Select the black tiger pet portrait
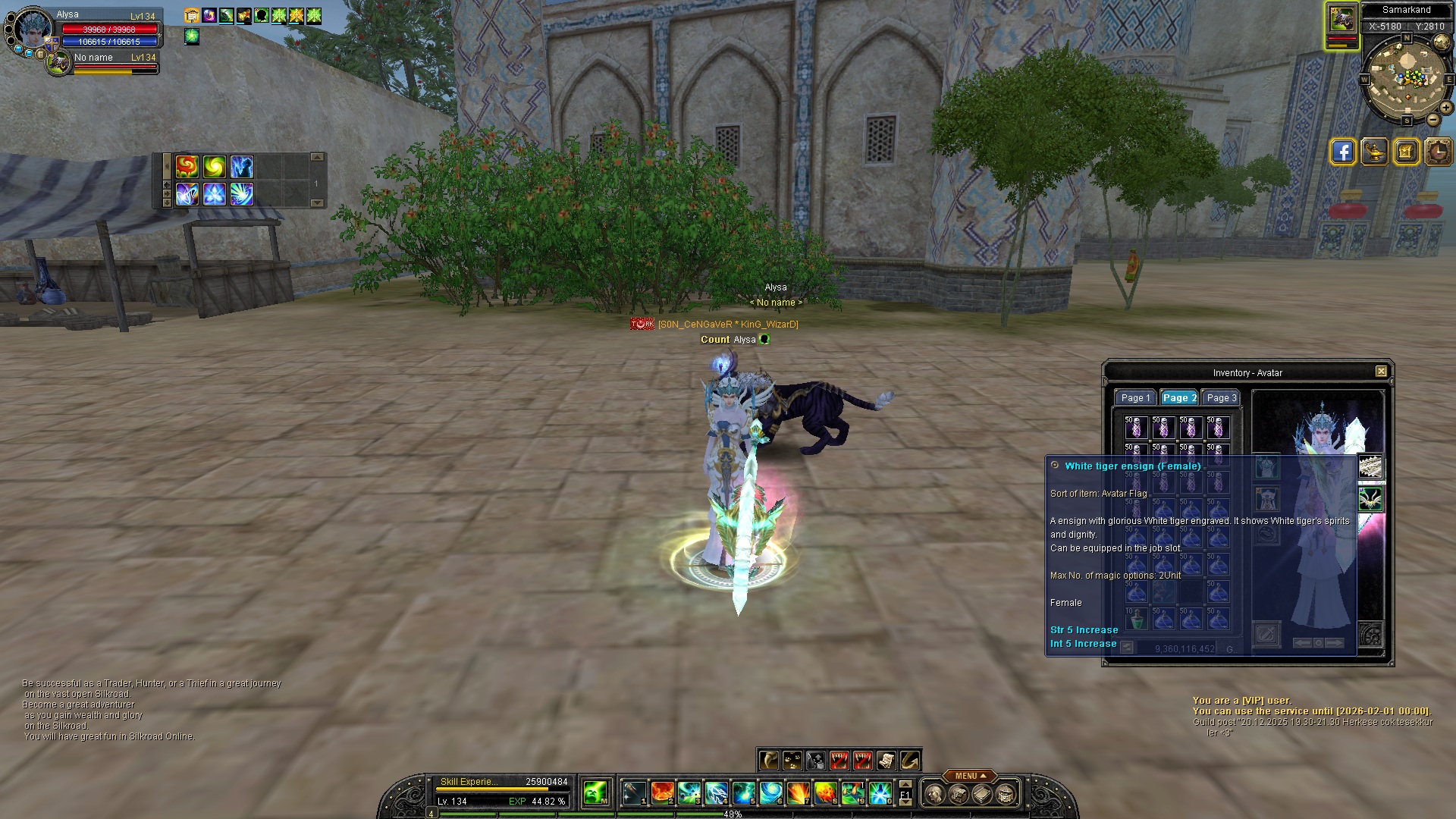1456x819 pixels. (x=1341, y=20)
